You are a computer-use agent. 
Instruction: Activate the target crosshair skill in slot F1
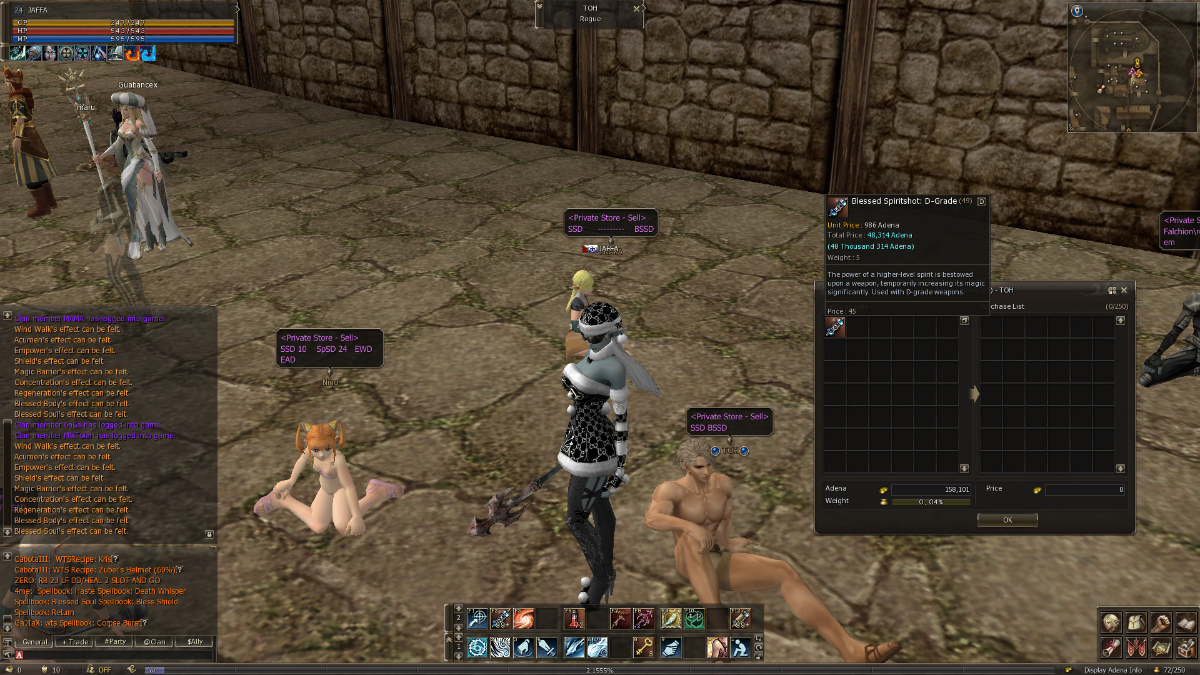[x=477, y=619]
